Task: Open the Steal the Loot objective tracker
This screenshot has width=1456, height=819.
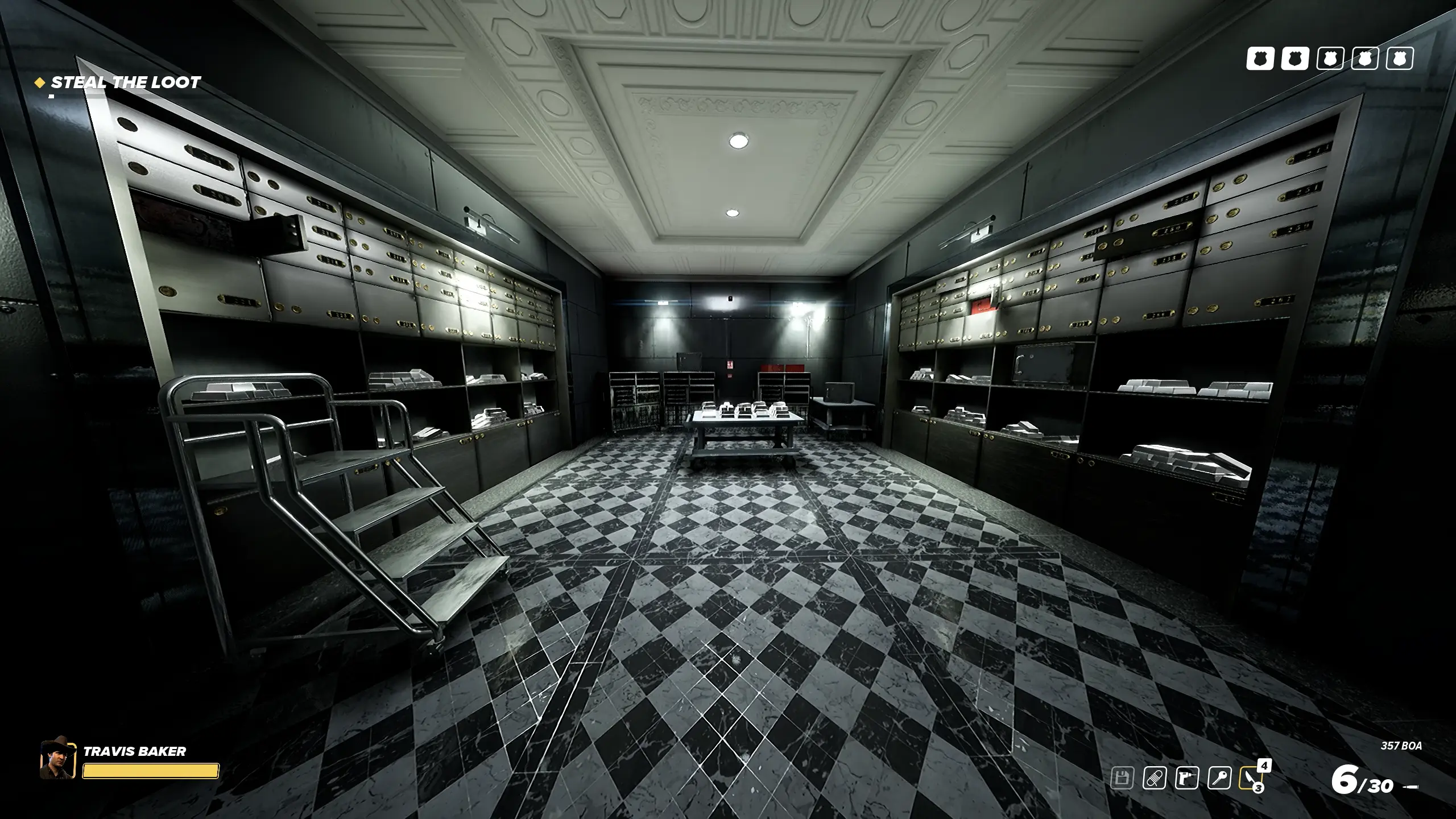Action: coord(125,83)
